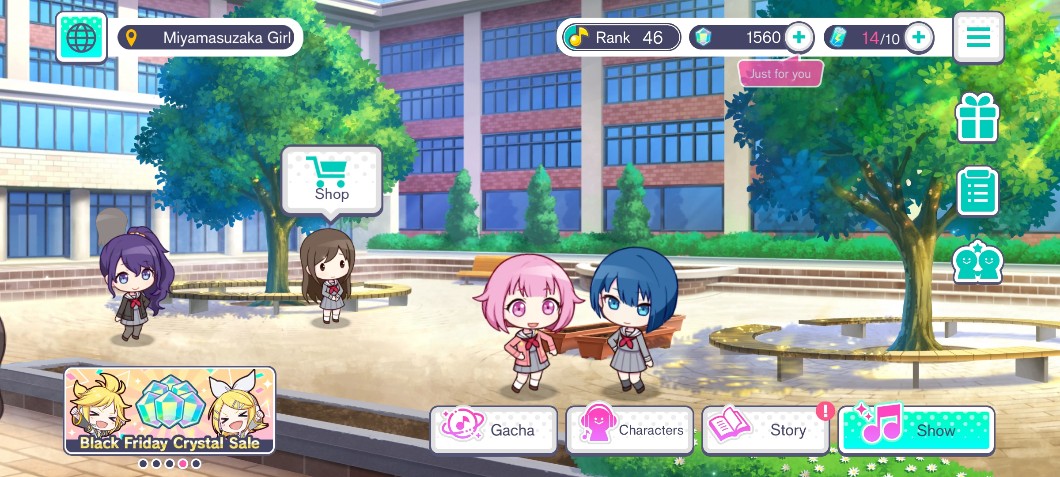Open the Characters menu
This screenshot has height=477, width=1060.
coord(630,430)
